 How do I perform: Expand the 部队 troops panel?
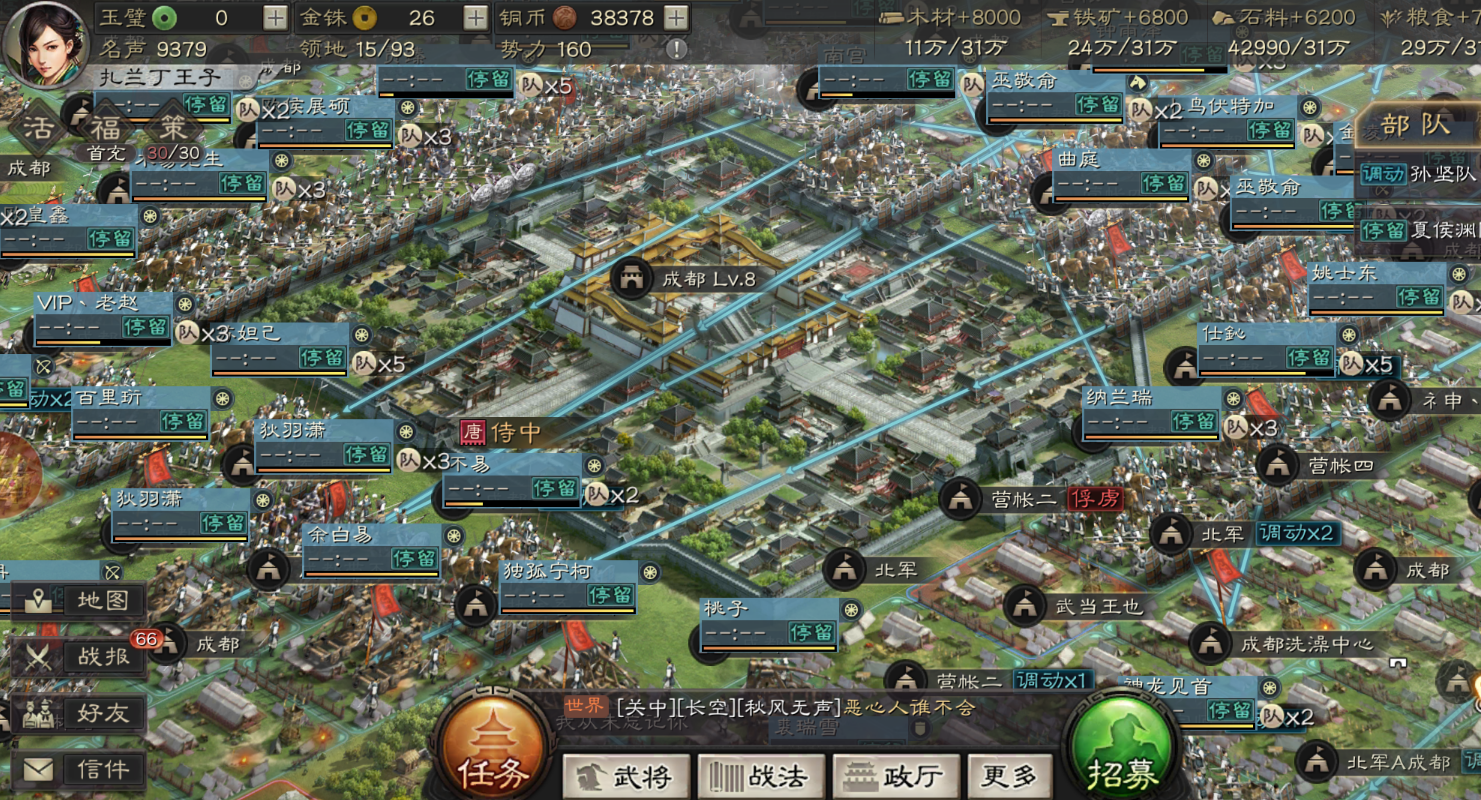tap(1416, 125)
